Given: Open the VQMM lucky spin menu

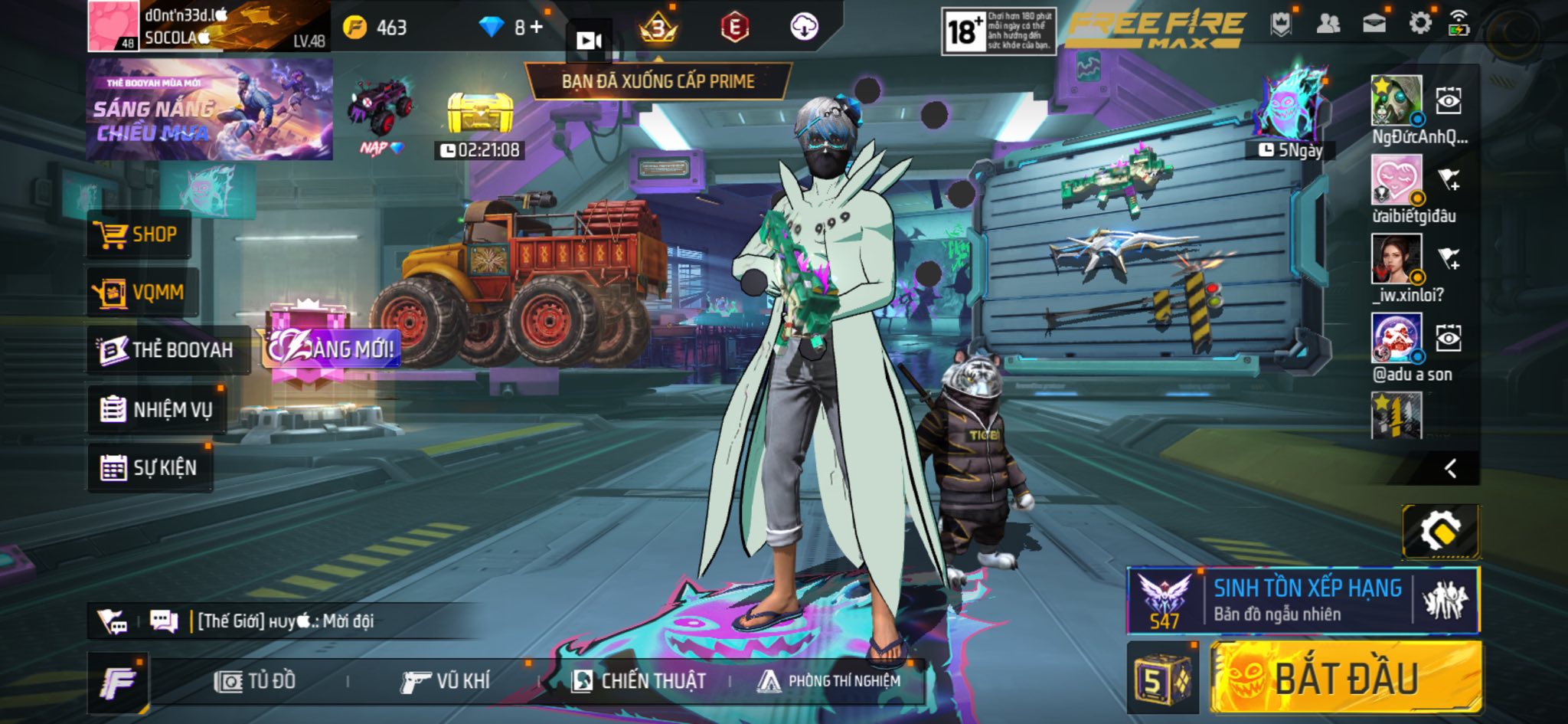Looking at the screenshot, I should click(x=142, y=293).
